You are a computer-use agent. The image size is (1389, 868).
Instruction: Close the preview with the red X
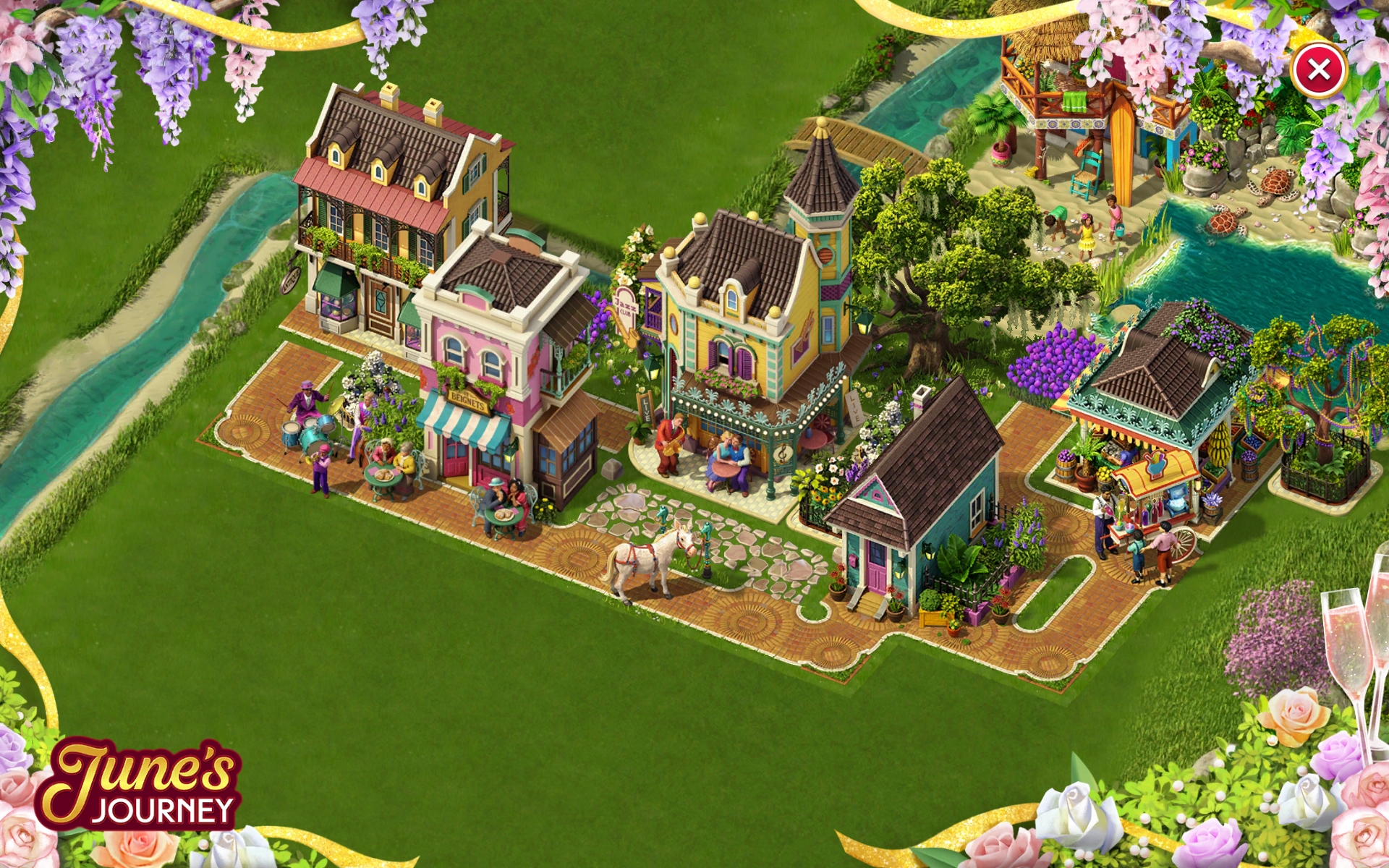coord(1319,70)
